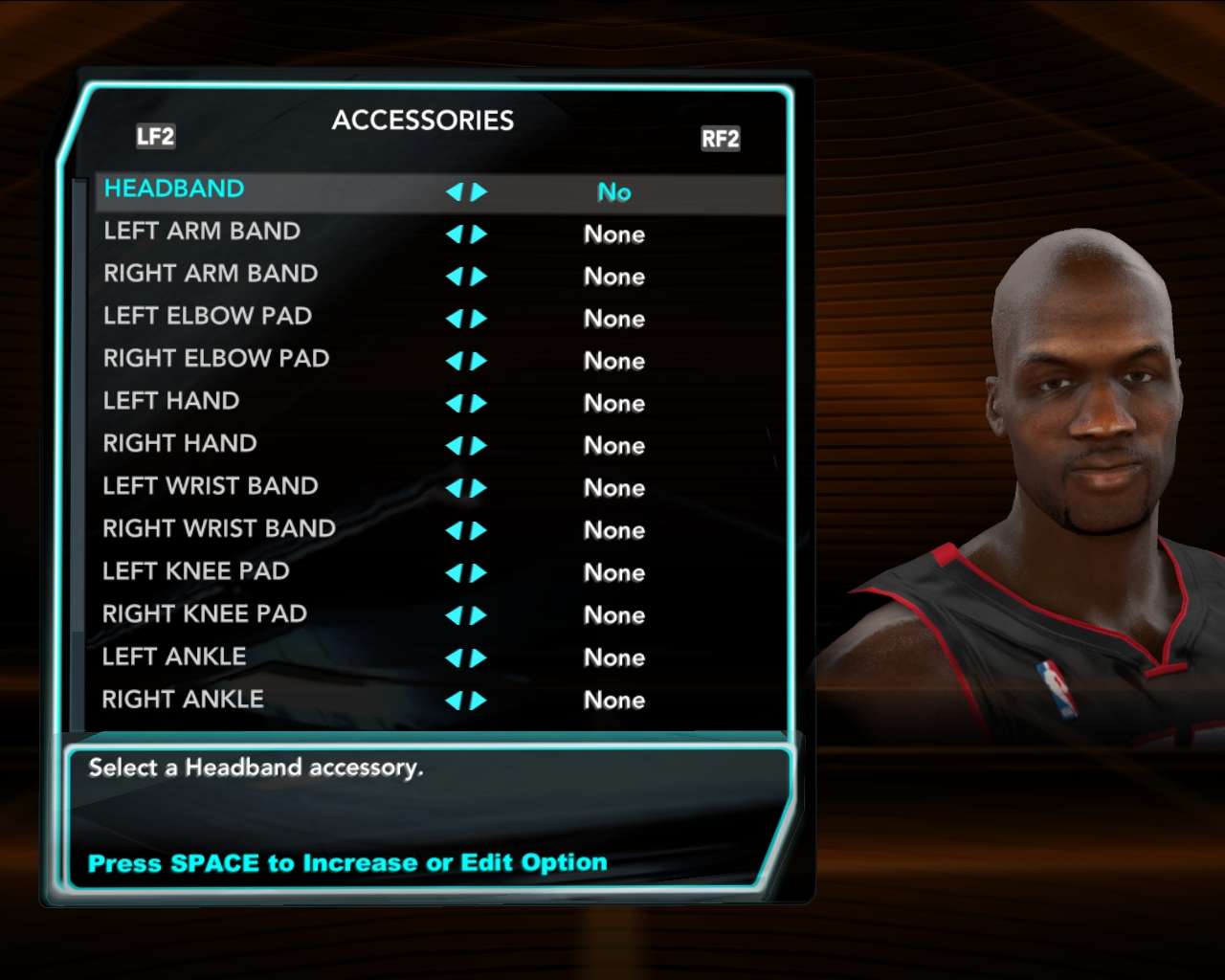Choose the Left Hand accessory row
The image size is (1225, 980).
pyautogui.click(x=171, y=401)
